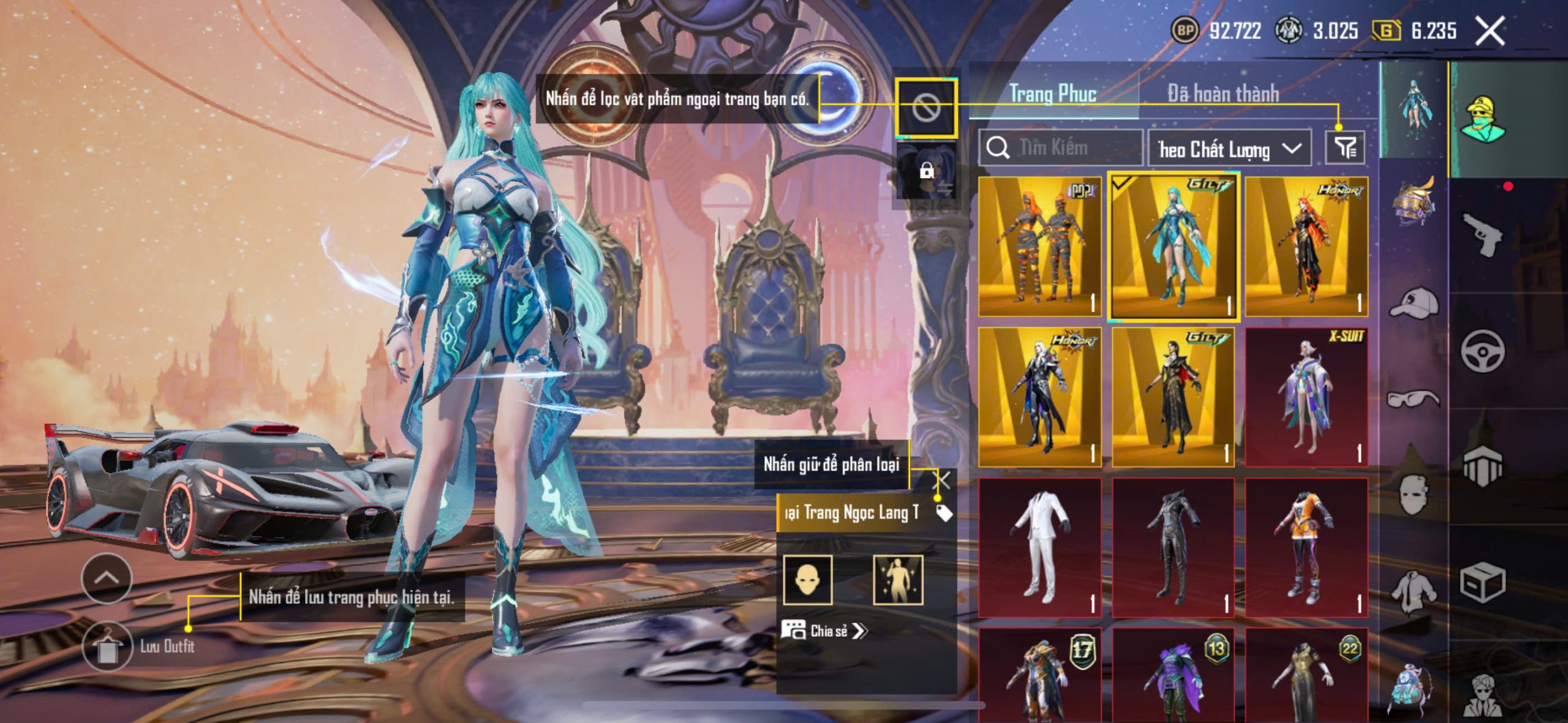Select the white suit outfit
This screenshot has height=723, width=1568.
click(x=1039, y=547)
